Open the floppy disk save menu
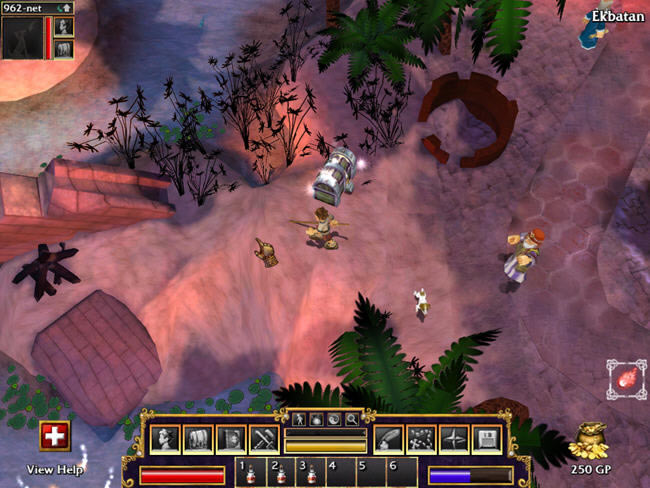The image size is (650, 488). [x=485, y=439]
